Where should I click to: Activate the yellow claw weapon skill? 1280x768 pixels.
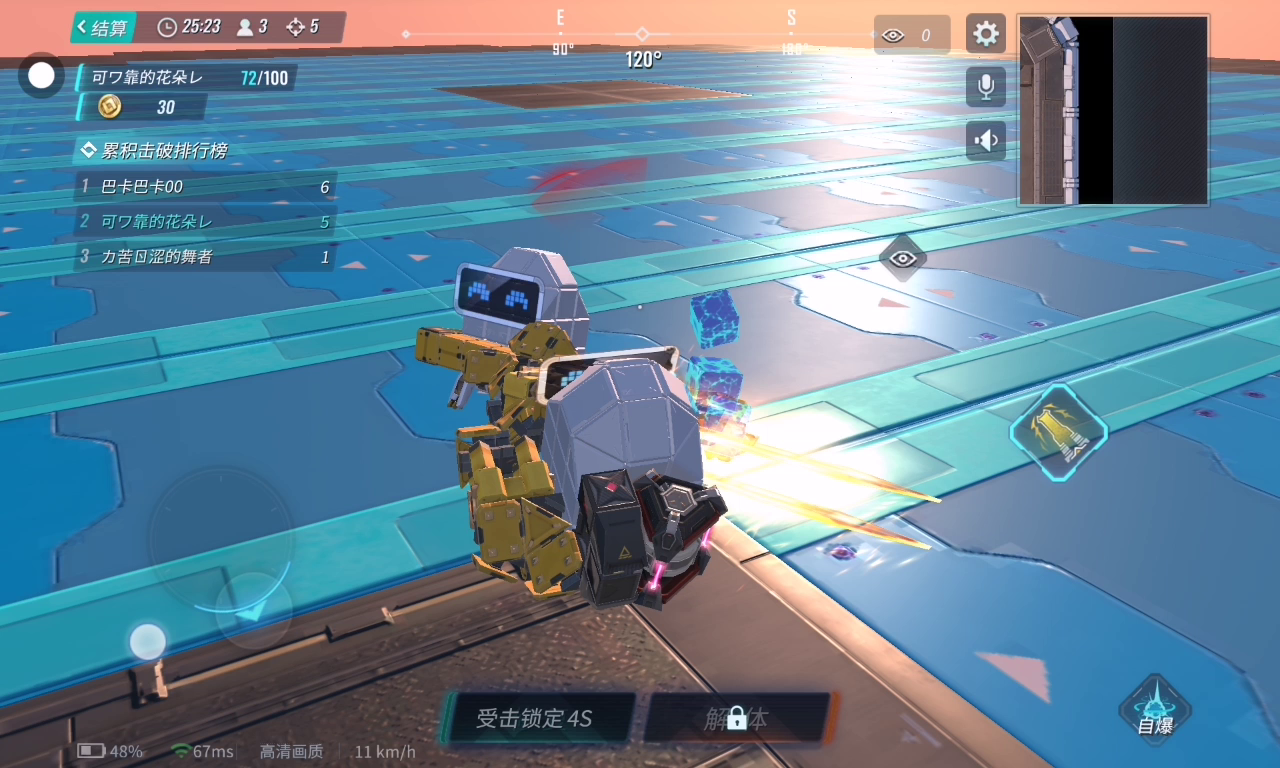click(x=1058, y=432)
